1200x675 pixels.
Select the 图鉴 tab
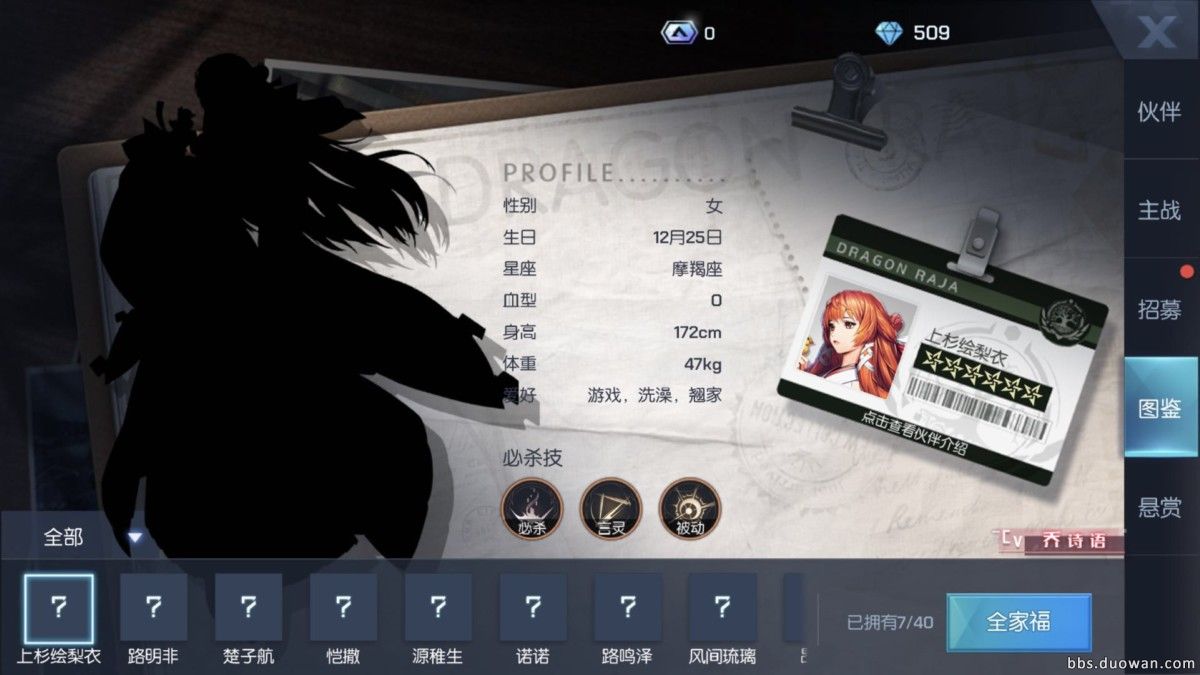point(1159,408)
